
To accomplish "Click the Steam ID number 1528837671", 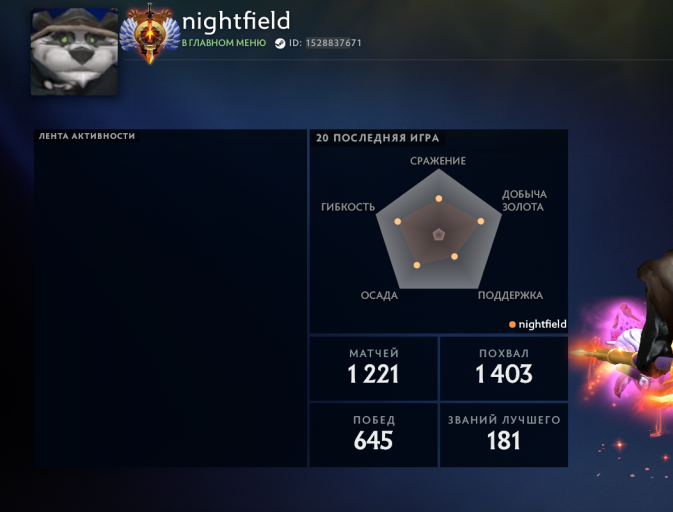I will pos(333,44).
